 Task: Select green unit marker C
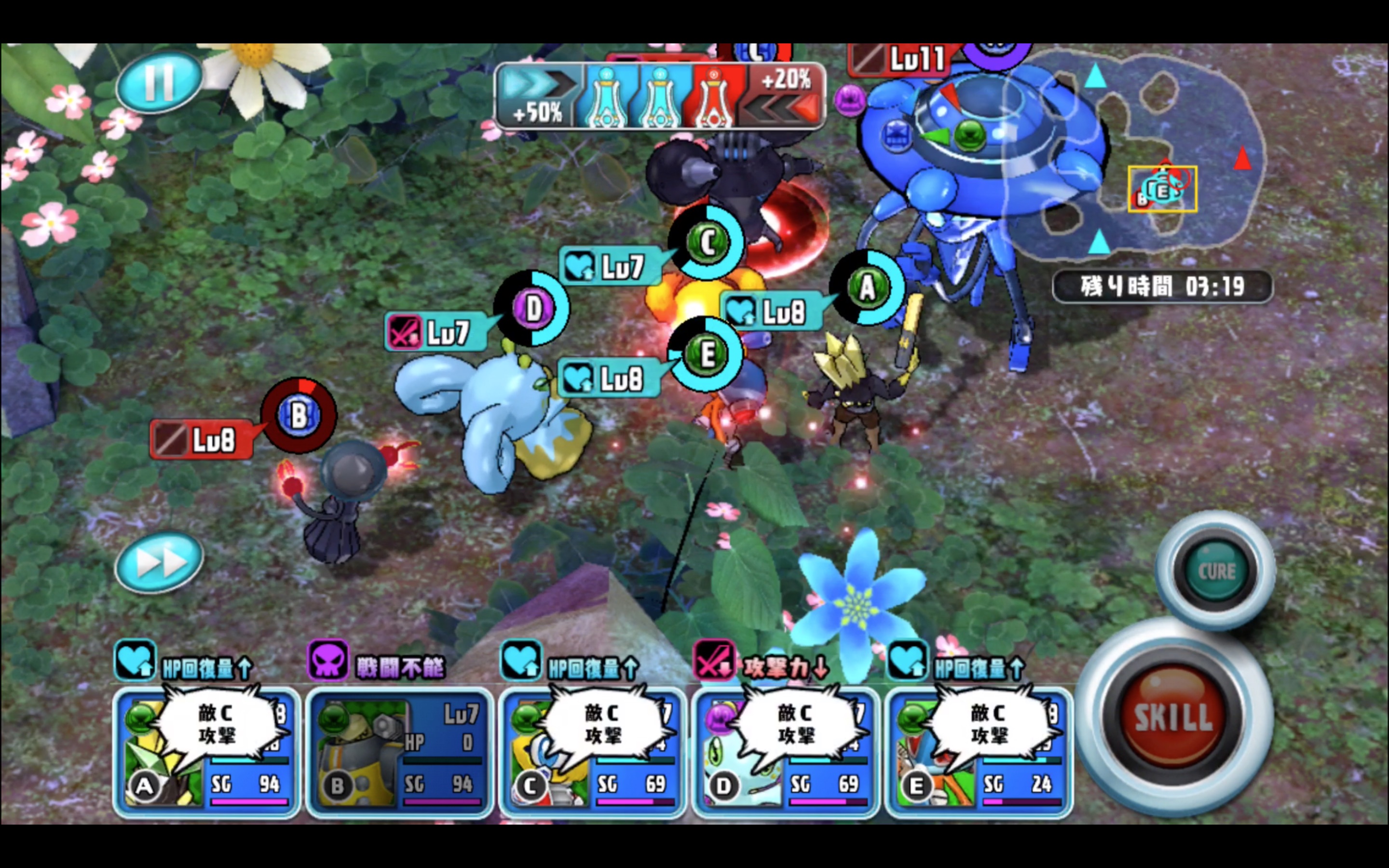point(707,243)
